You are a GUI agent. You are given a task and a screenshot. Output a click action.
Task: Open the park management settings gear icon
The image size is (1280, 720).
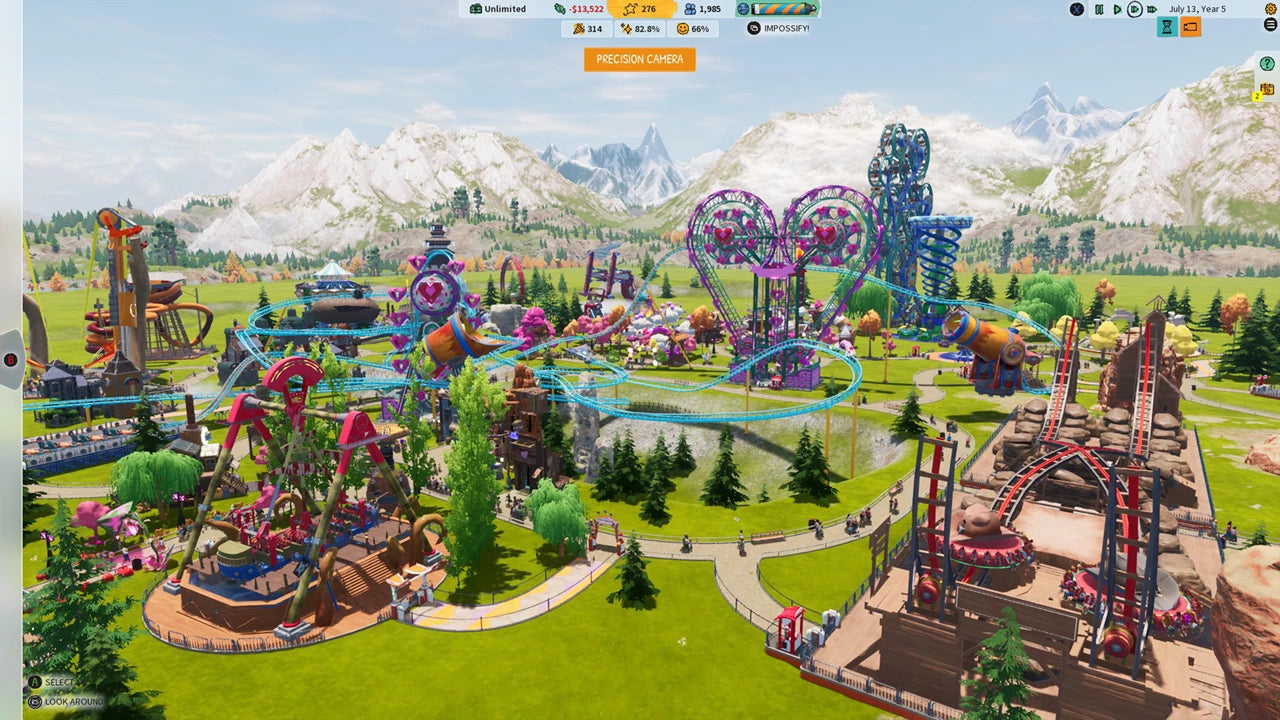[1270, 8]
